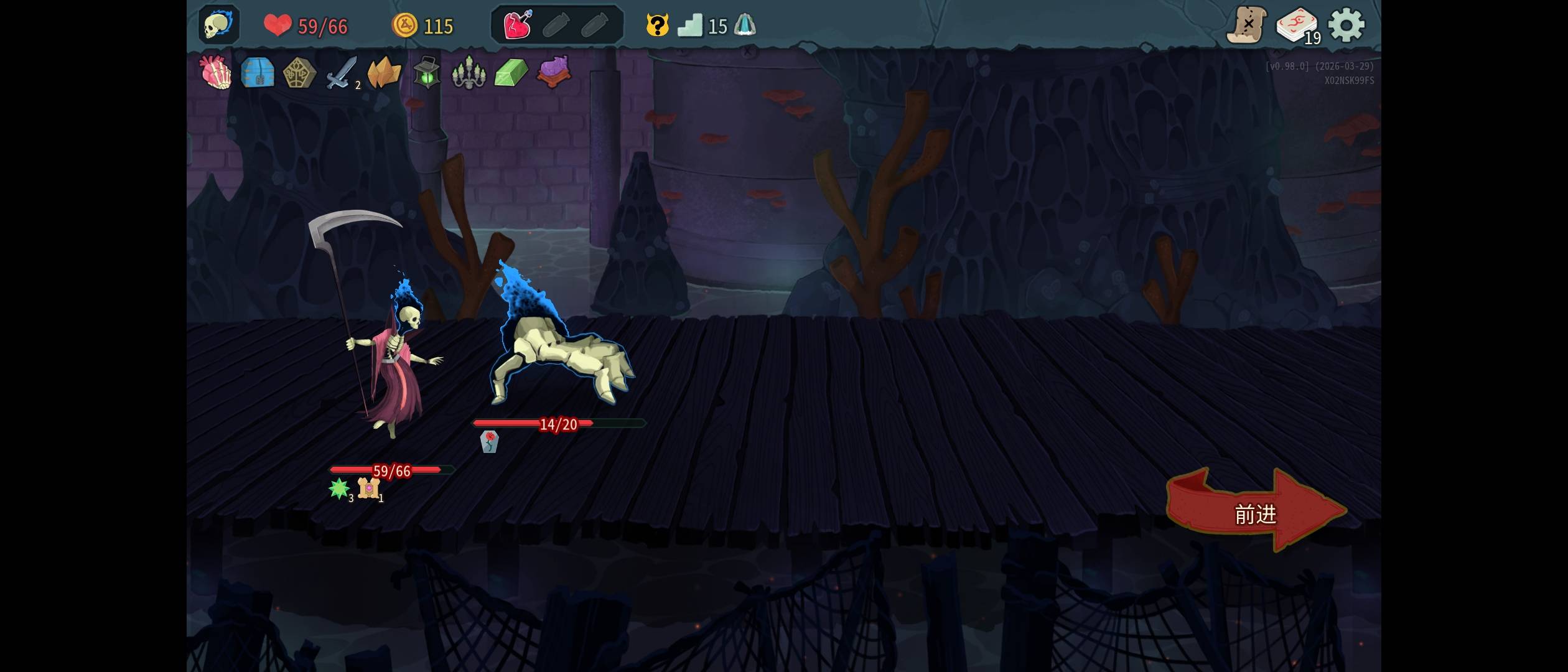Open the map scroll
Viewport: 1568px width, 672px height.
point(1246,26)
